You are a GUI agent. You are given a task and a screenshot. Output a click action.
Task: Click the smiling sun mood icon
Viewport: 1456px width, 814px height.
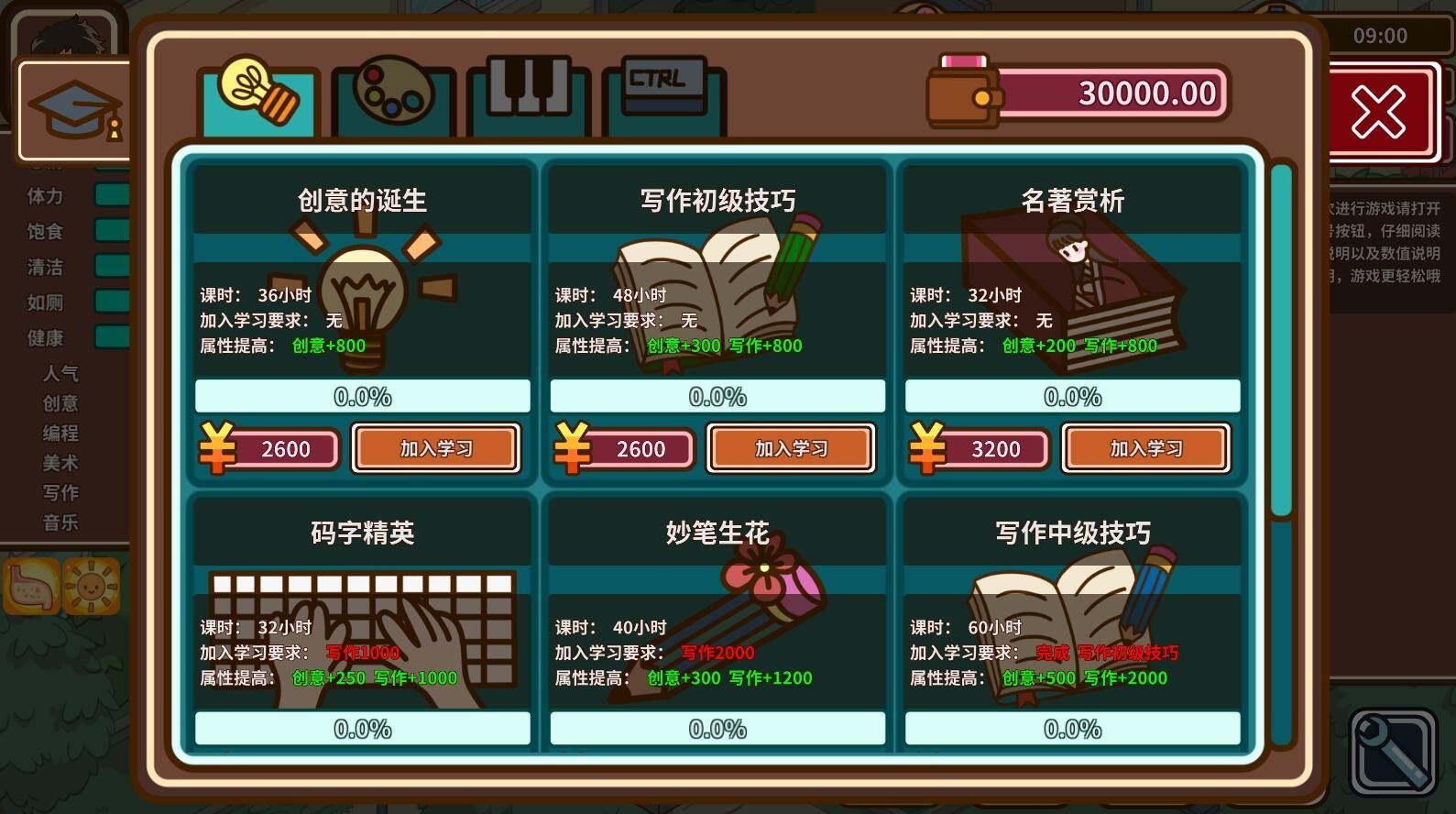pyautogui.click(x=92, y=585)
